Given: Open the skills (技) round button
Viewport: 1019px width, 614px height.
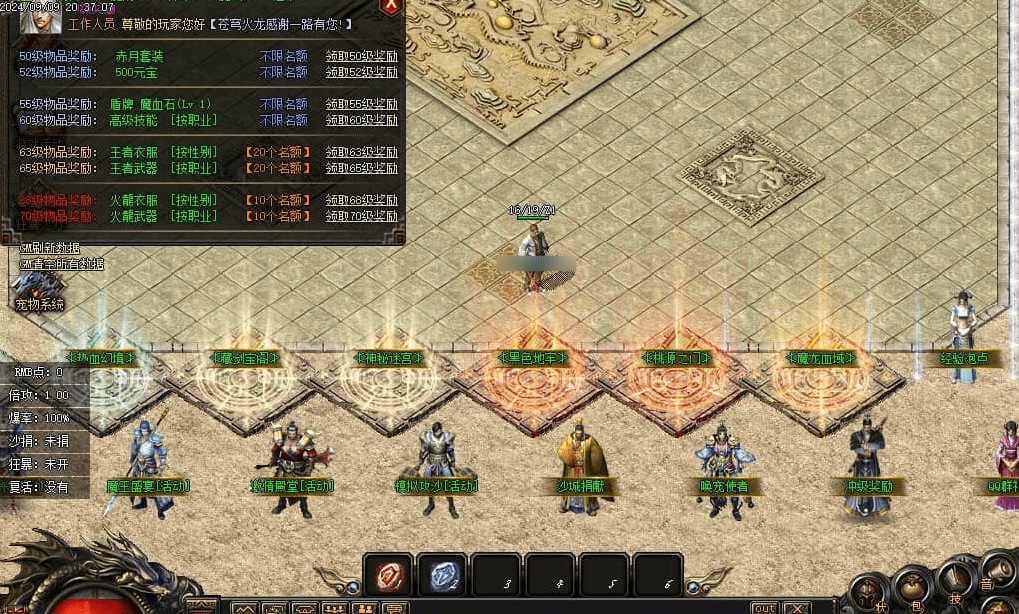Looking at the screenshot, I should click(x=955, y=580).
